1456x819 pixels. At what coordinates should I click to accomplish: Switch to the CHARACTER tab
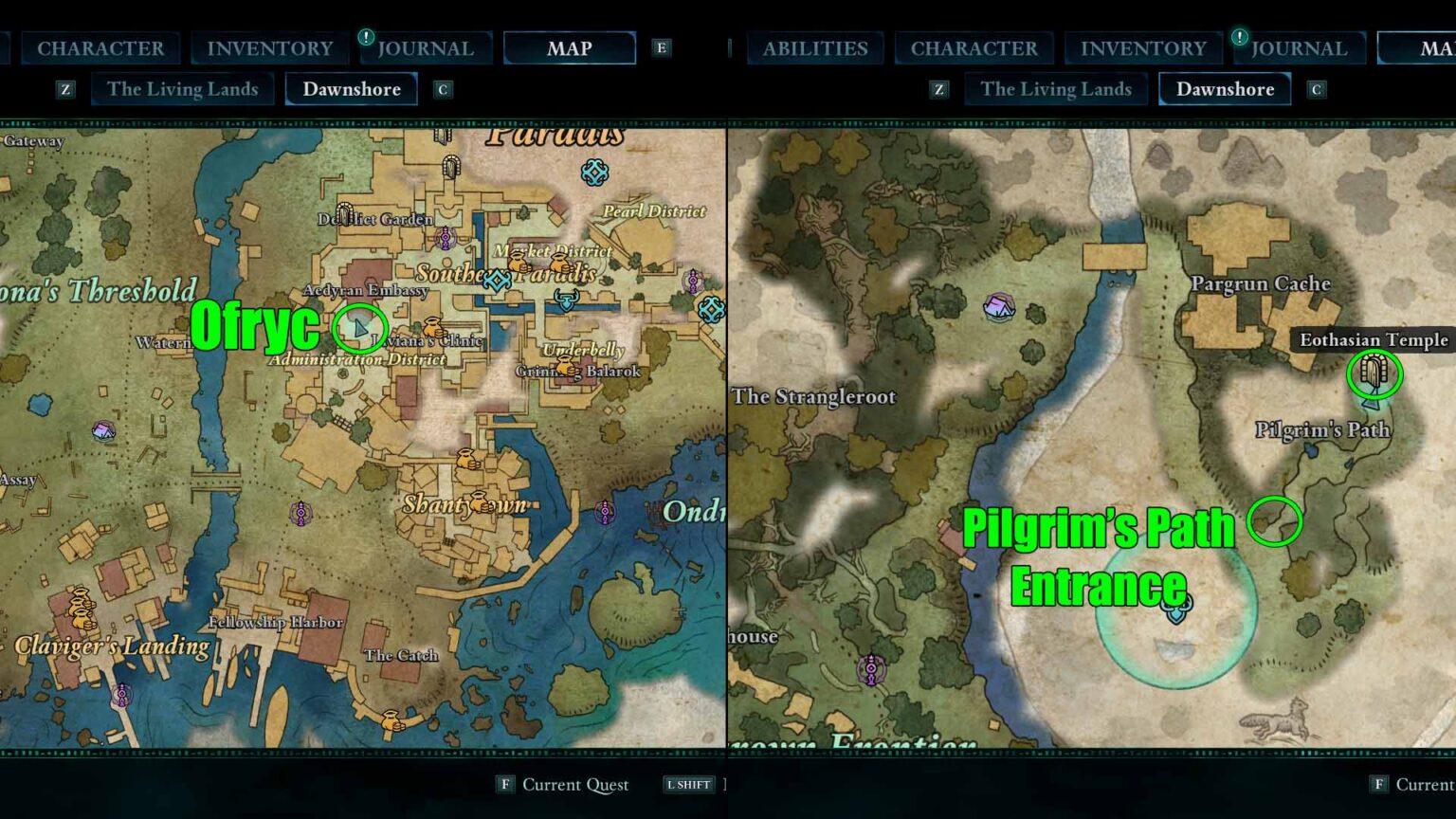click(x=99, y=47)
